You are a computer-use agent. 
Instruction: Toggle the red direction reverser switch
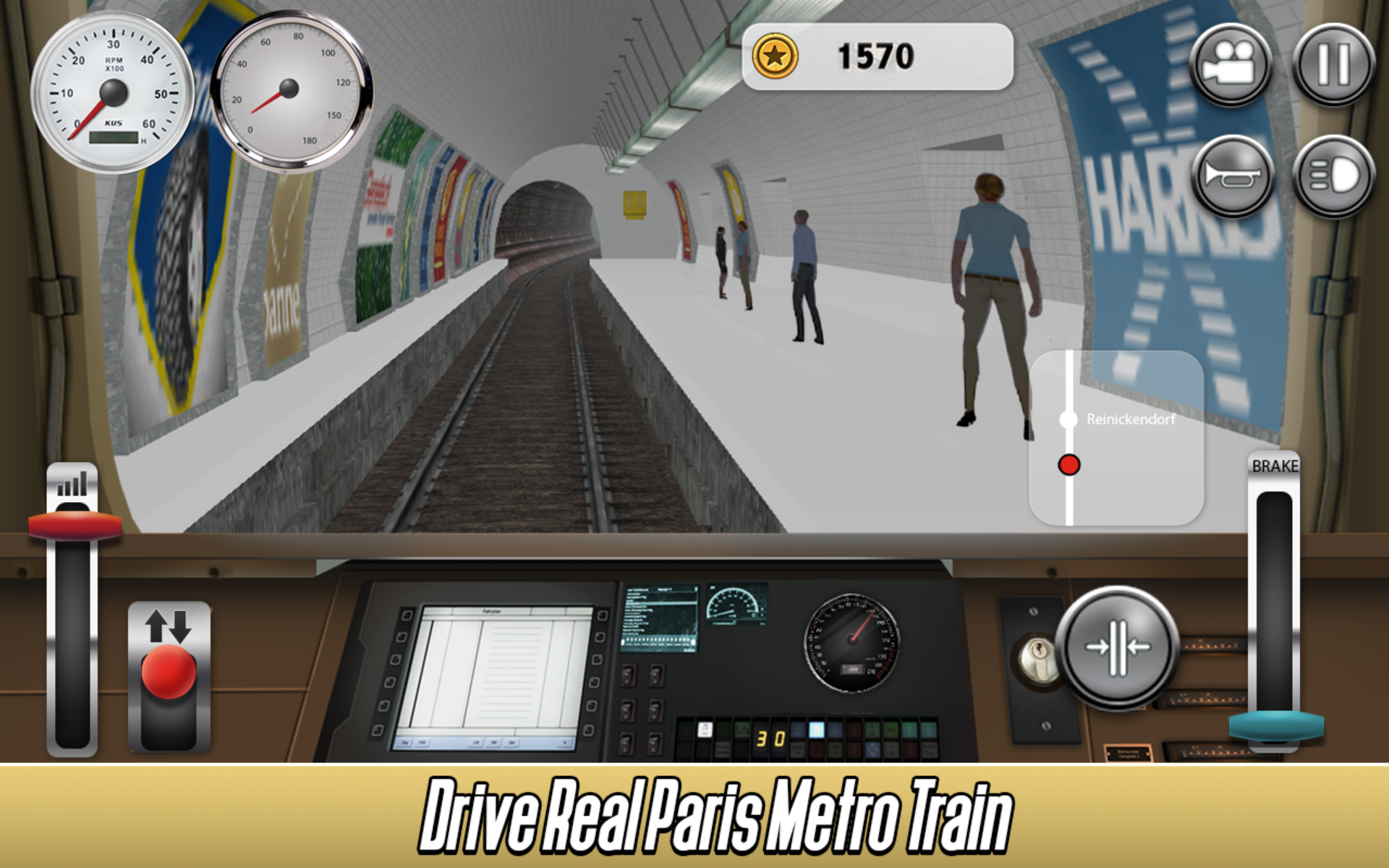coord(169,671)
